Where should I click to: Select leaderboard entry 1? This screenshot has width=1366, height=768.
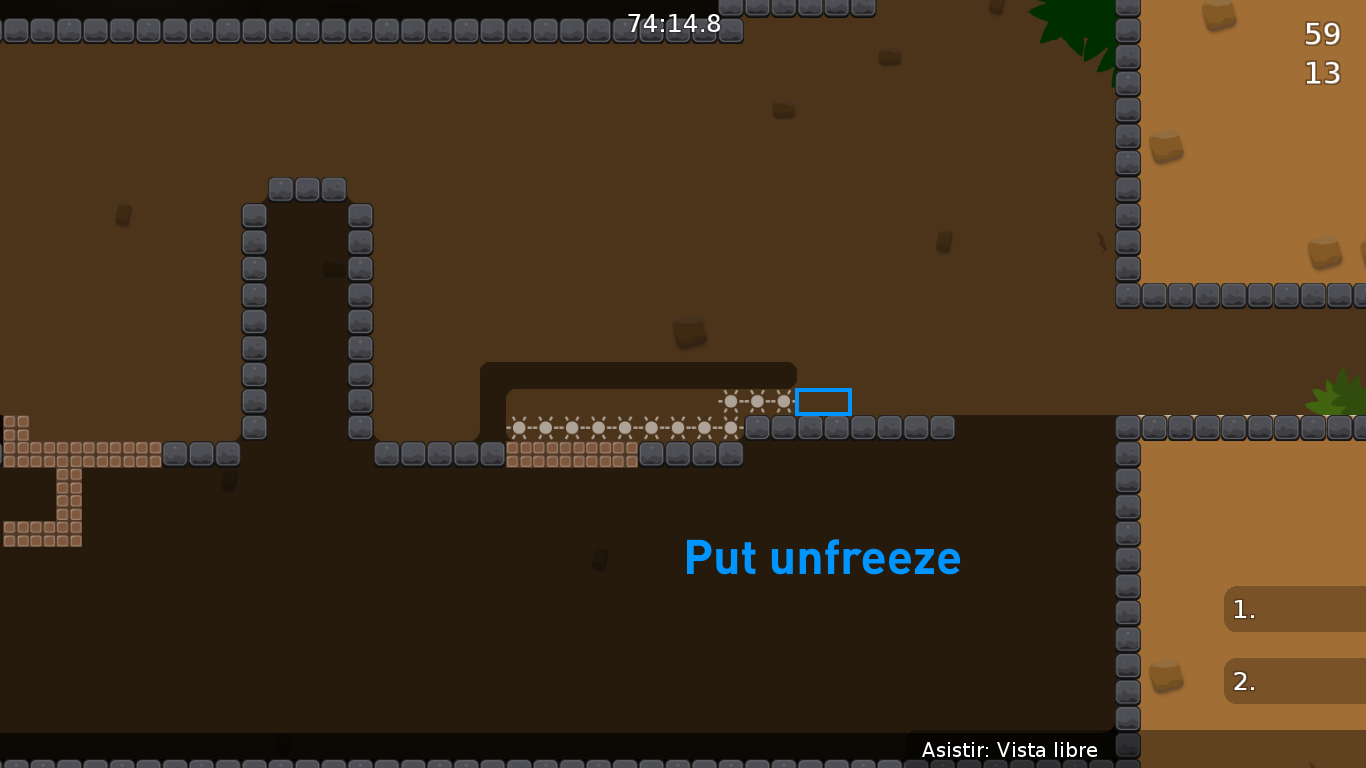click(1290, 609)
